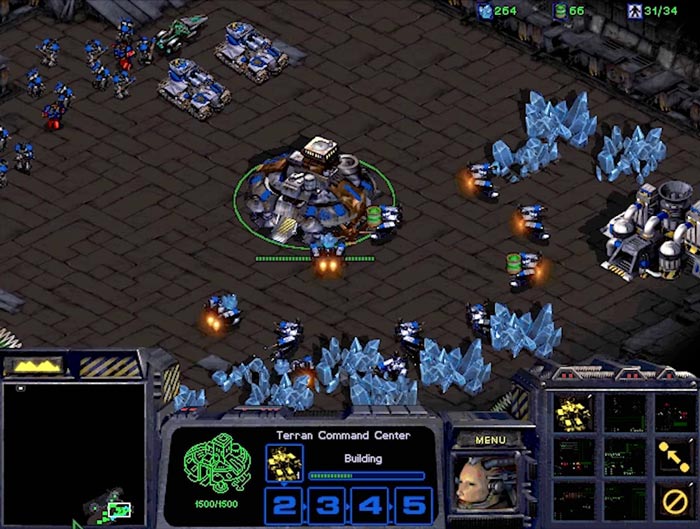This screenshot has width=700, height=529.
Task: Set the rally point command
Action: tap(675, 453)
